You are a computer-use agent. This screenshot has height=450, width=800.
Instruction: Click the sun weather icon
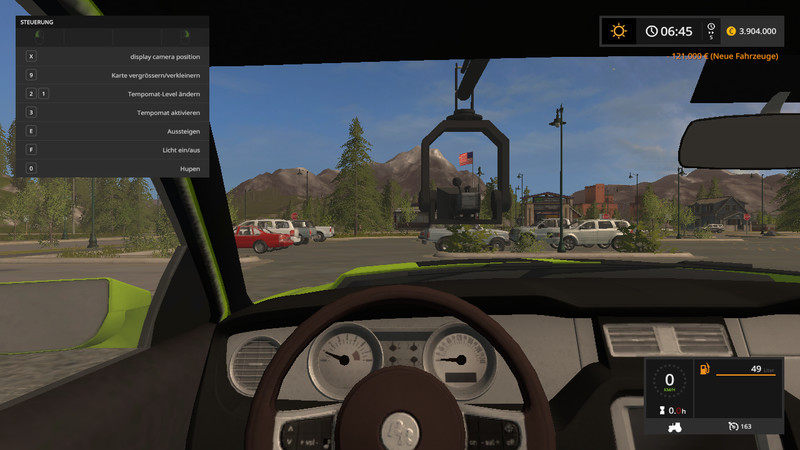tap(618, 31)
